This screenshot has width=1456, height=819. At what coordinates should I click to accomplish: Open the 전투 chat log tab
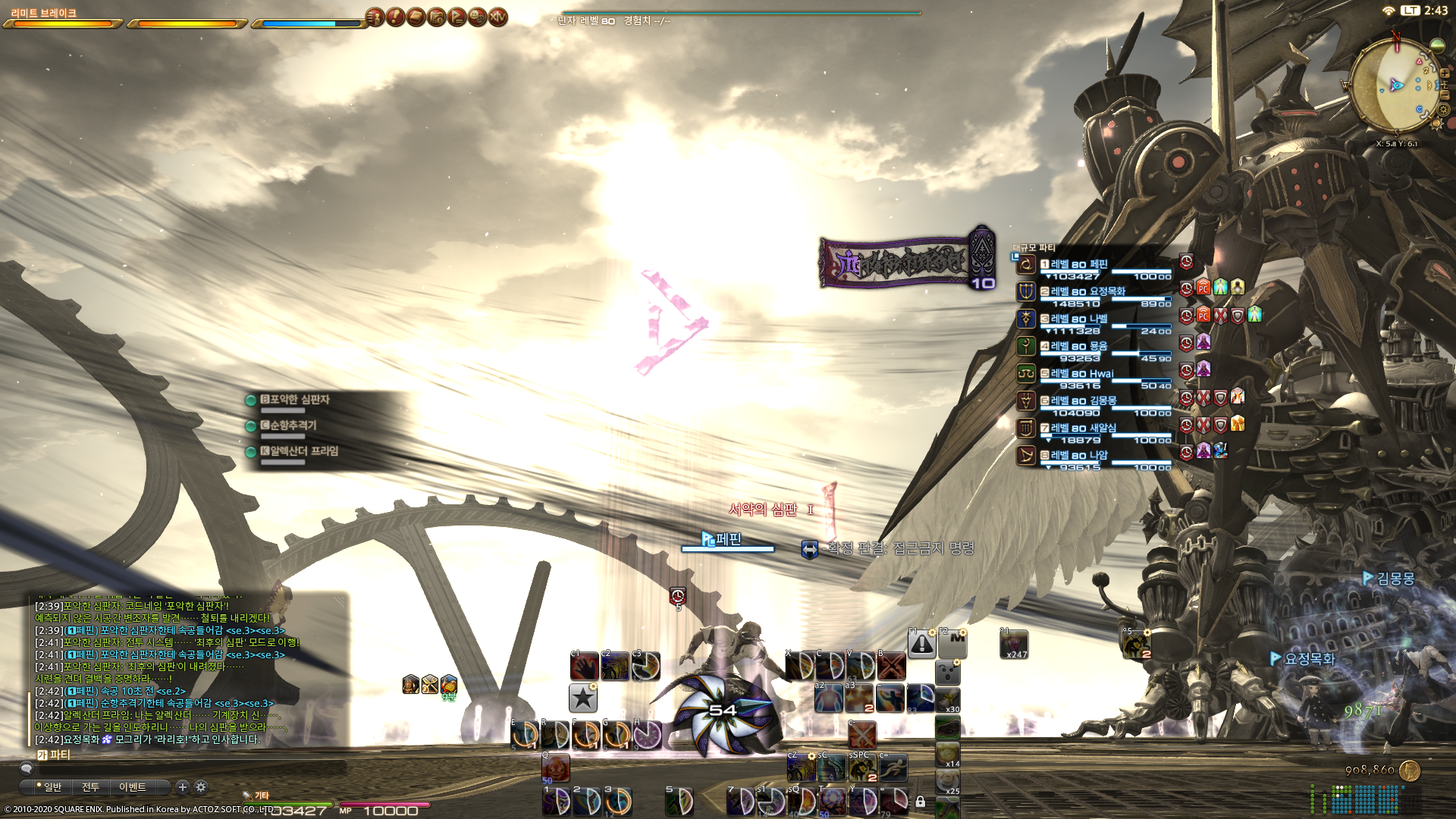click(90, 787)
